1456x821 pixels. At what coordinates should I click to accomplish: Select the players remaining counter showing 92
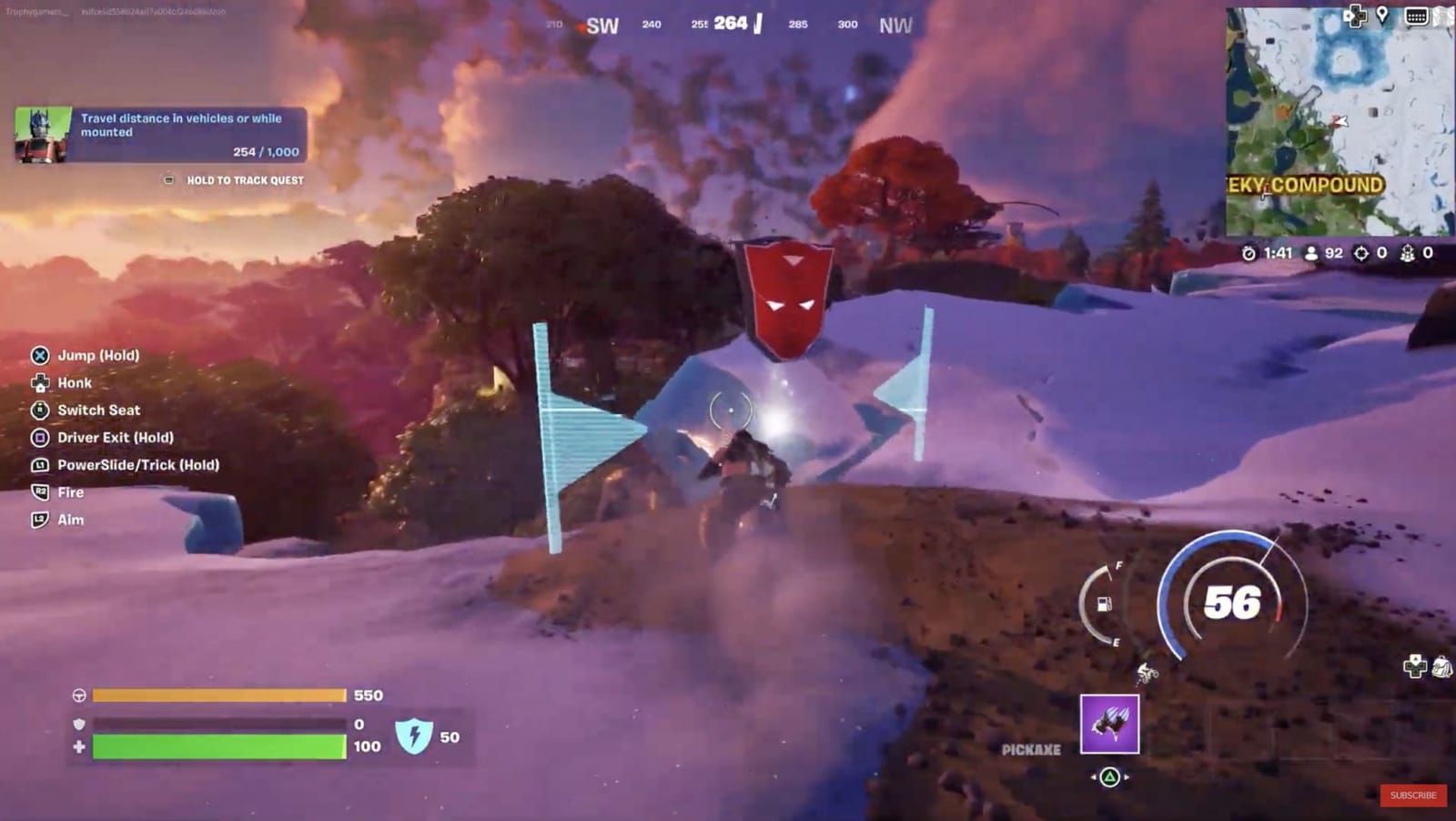point(1318,255)
